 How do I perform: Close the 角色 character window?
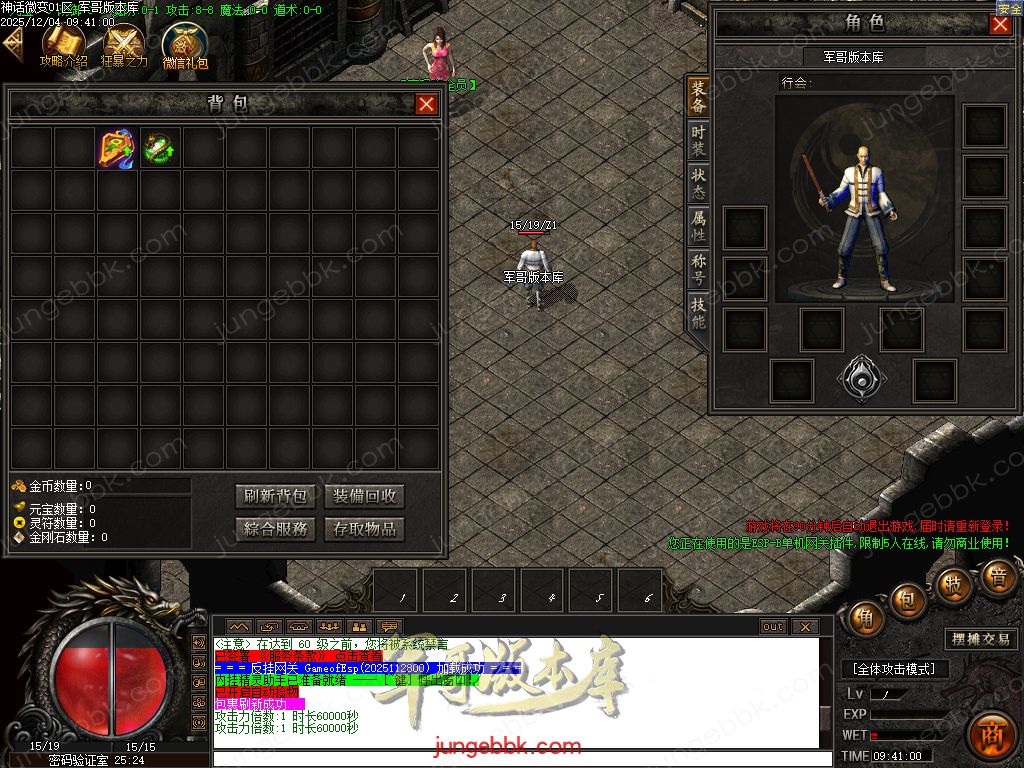click(x=1000, y=25)
